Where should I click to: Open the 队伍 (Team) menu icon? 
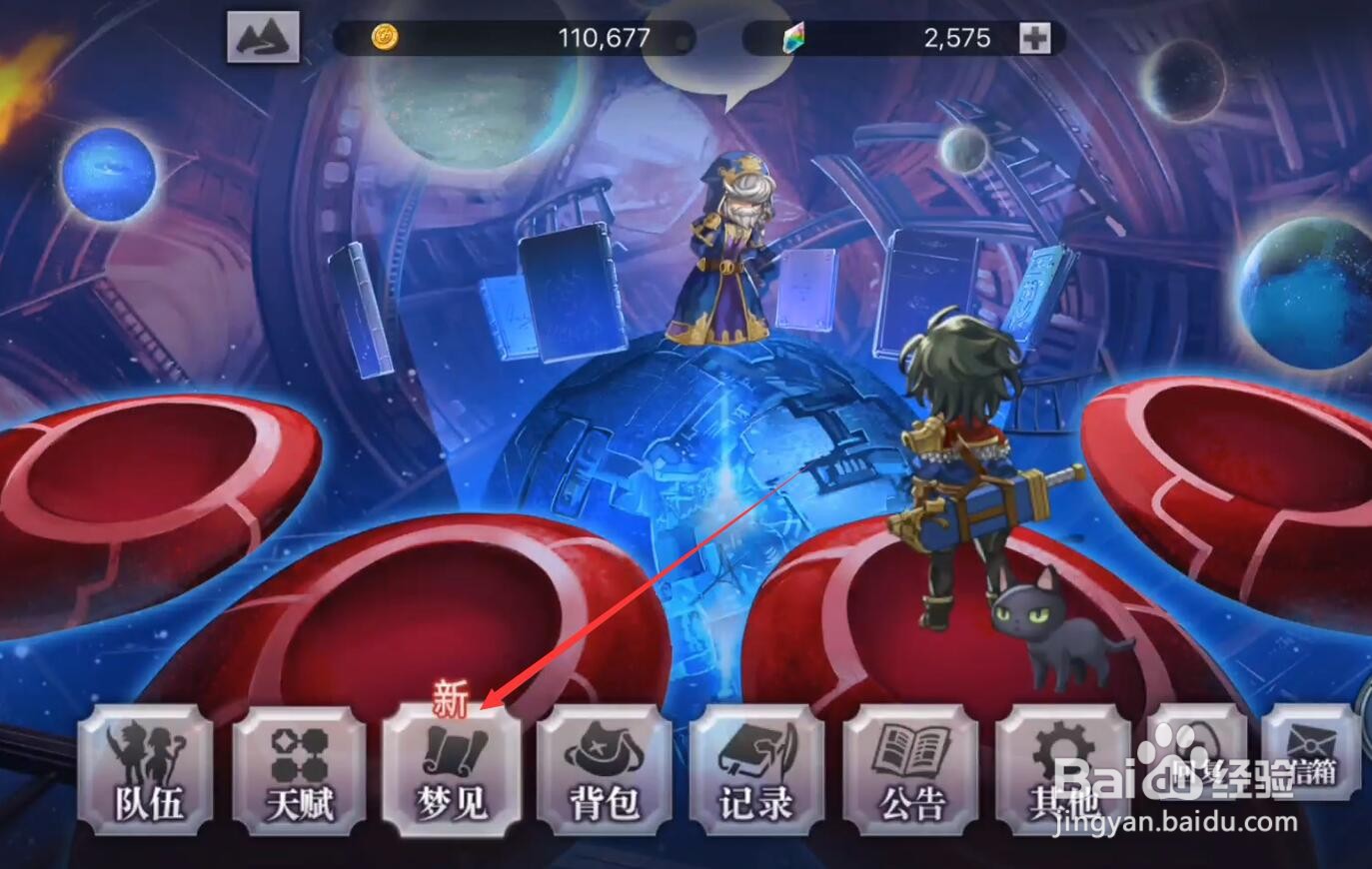[x=146, y=777]
